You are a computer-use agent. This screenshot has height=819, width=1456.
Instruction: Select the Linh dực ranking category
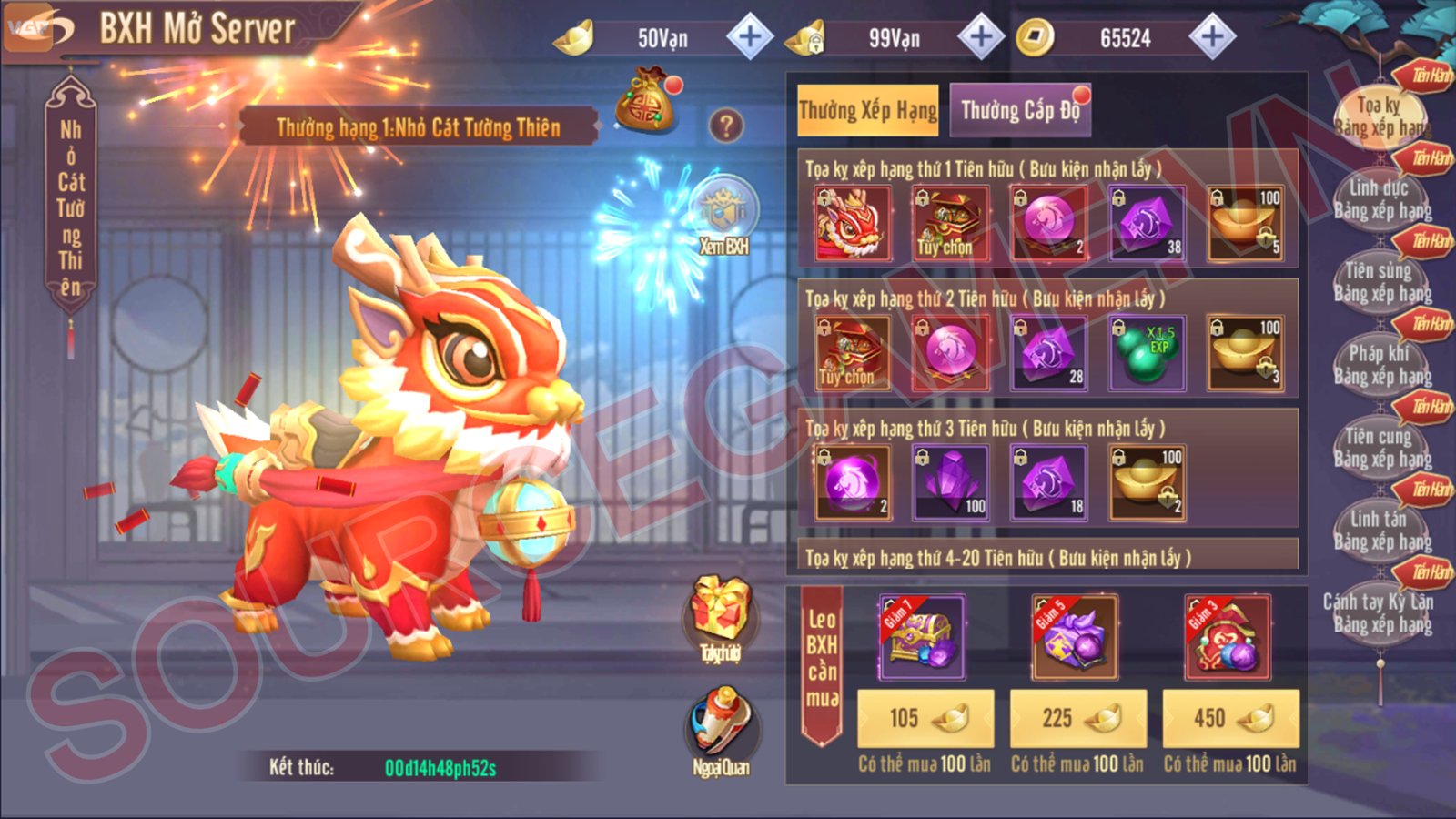(1380, 199)
